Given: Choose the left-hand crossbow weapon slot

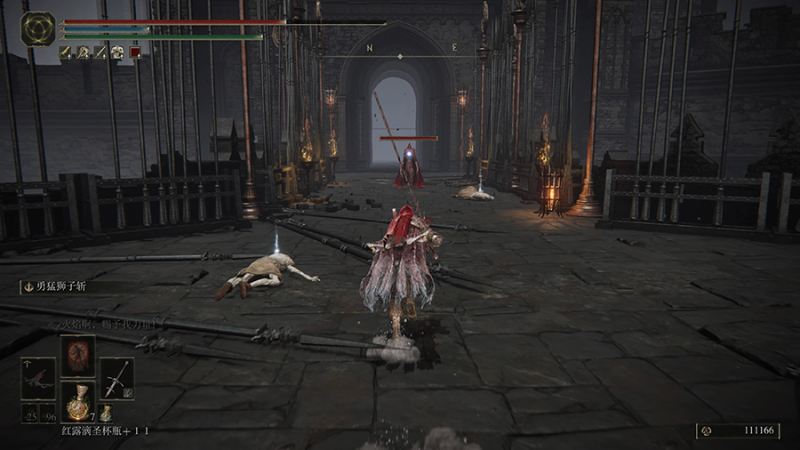Looking at the screenshot, I should tap(40, 379).
